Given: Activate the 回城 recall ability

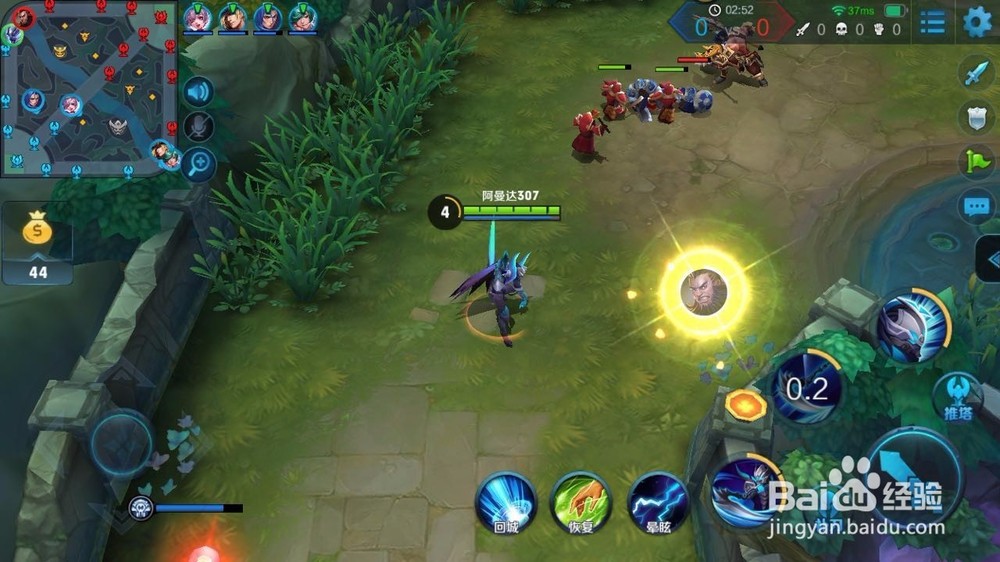Looking at the screenshot, I should tap(505, 500).
